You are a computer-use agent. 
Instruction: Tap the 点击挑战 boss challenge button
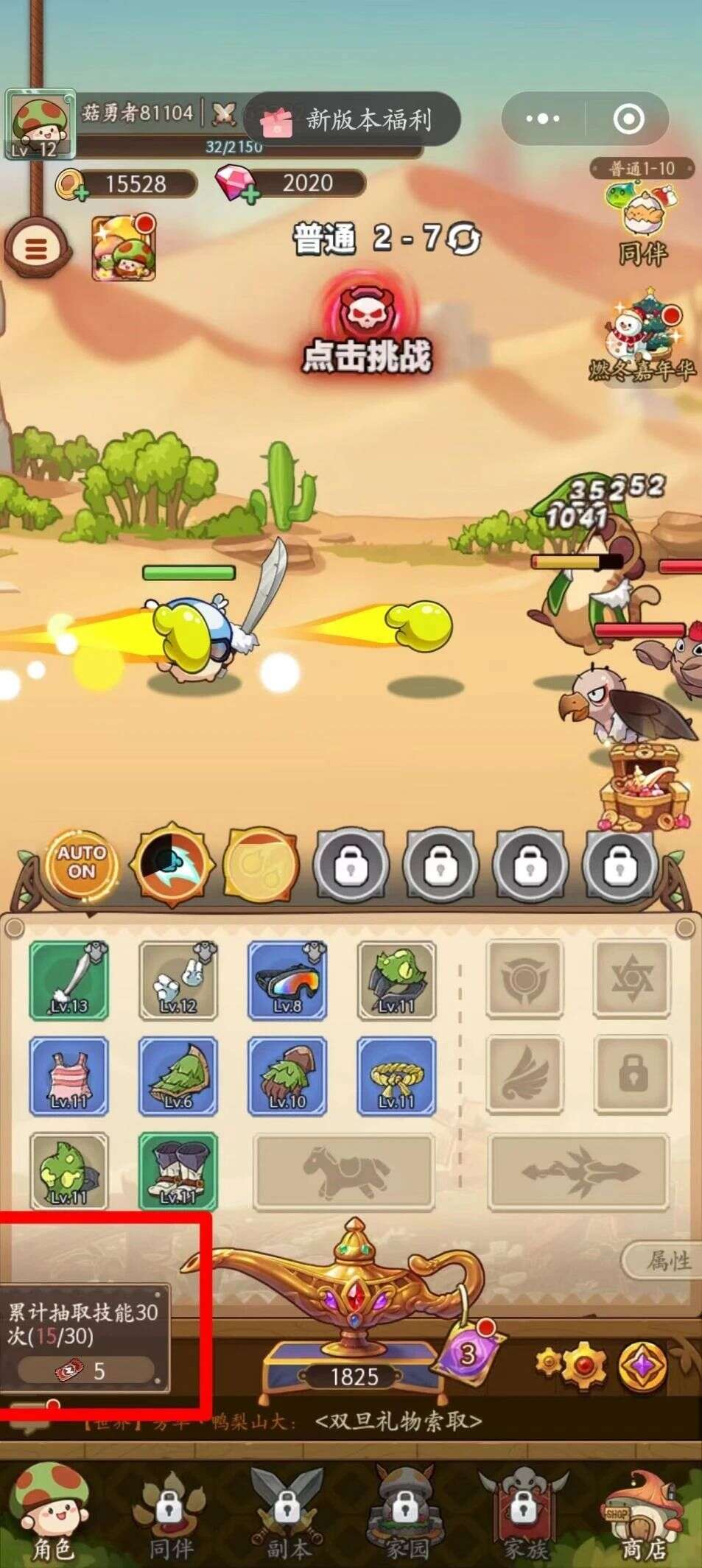[368, 328]
